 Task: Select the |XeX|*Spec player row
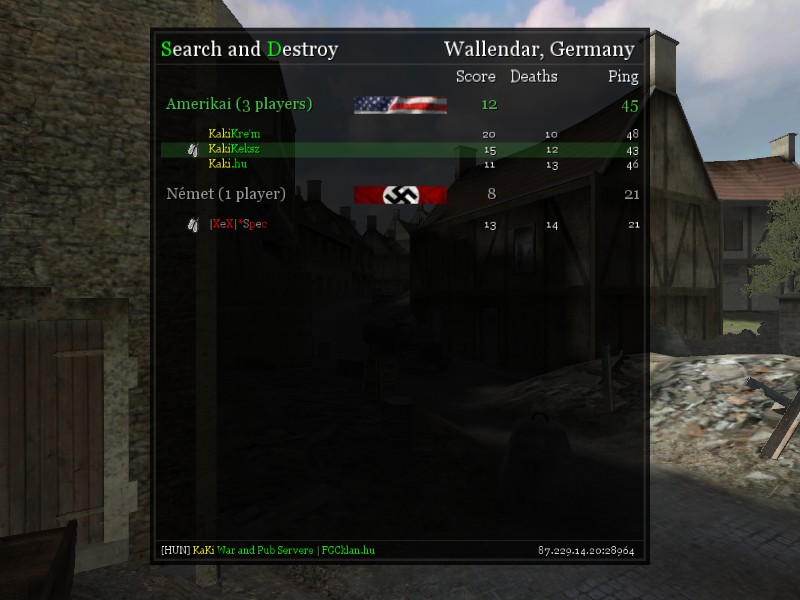click(238, 224)
